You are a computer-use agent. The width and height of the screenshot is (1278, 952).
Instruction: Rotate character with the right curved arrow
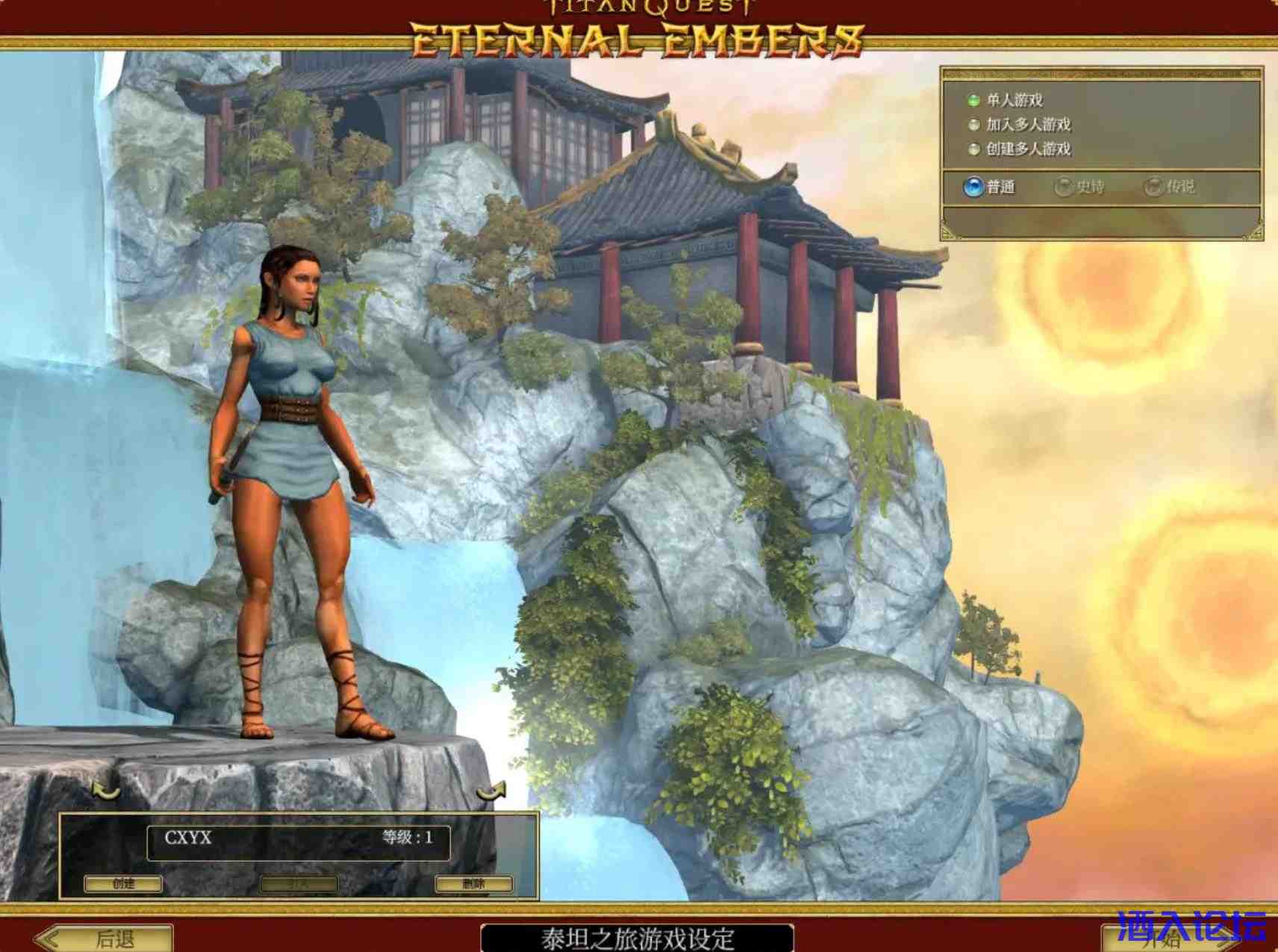(x=491, y=790)
